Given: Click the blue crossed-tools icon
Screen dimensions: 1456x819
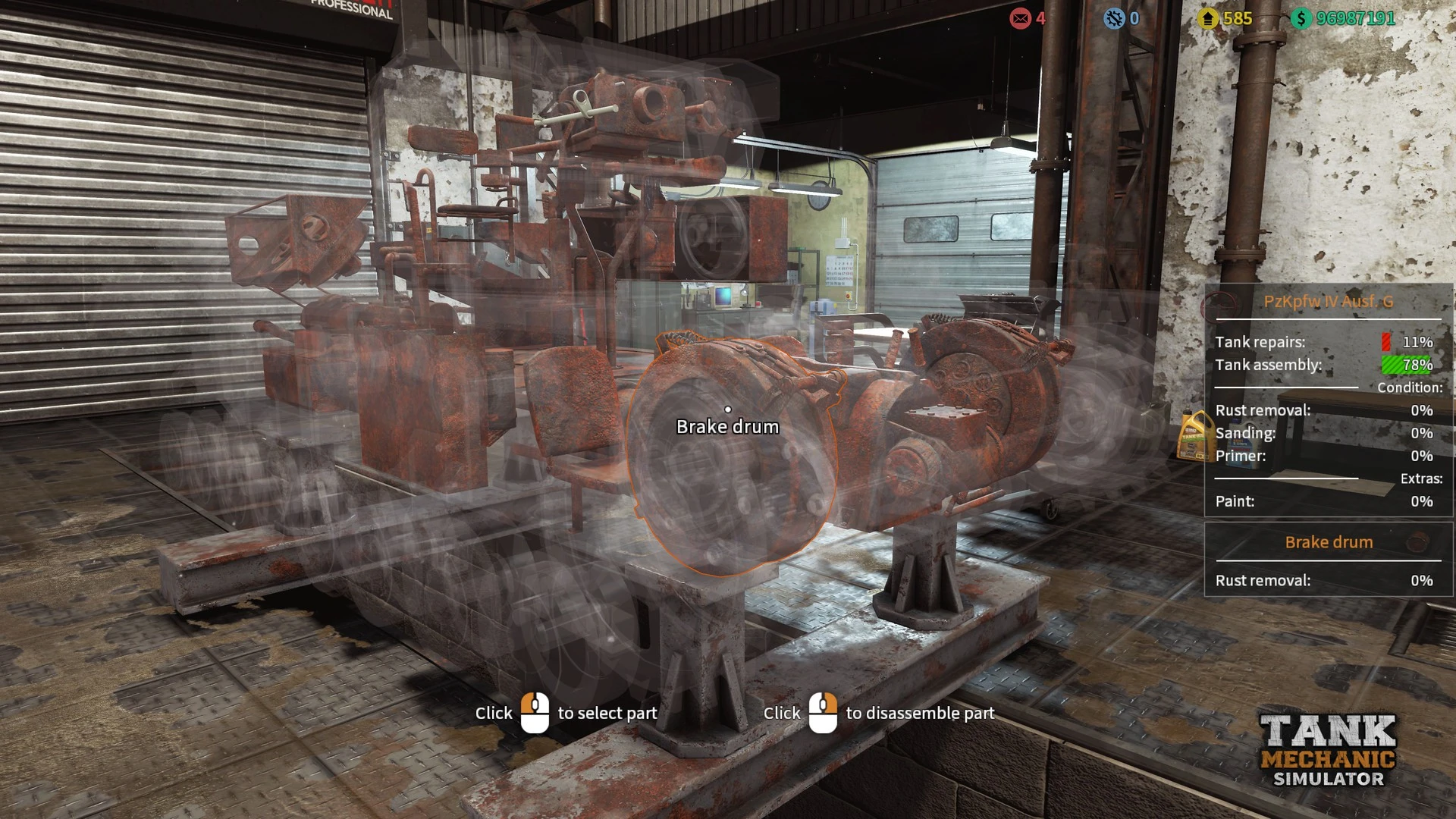Looking at the screenshot, I should tap(1114, 18).
